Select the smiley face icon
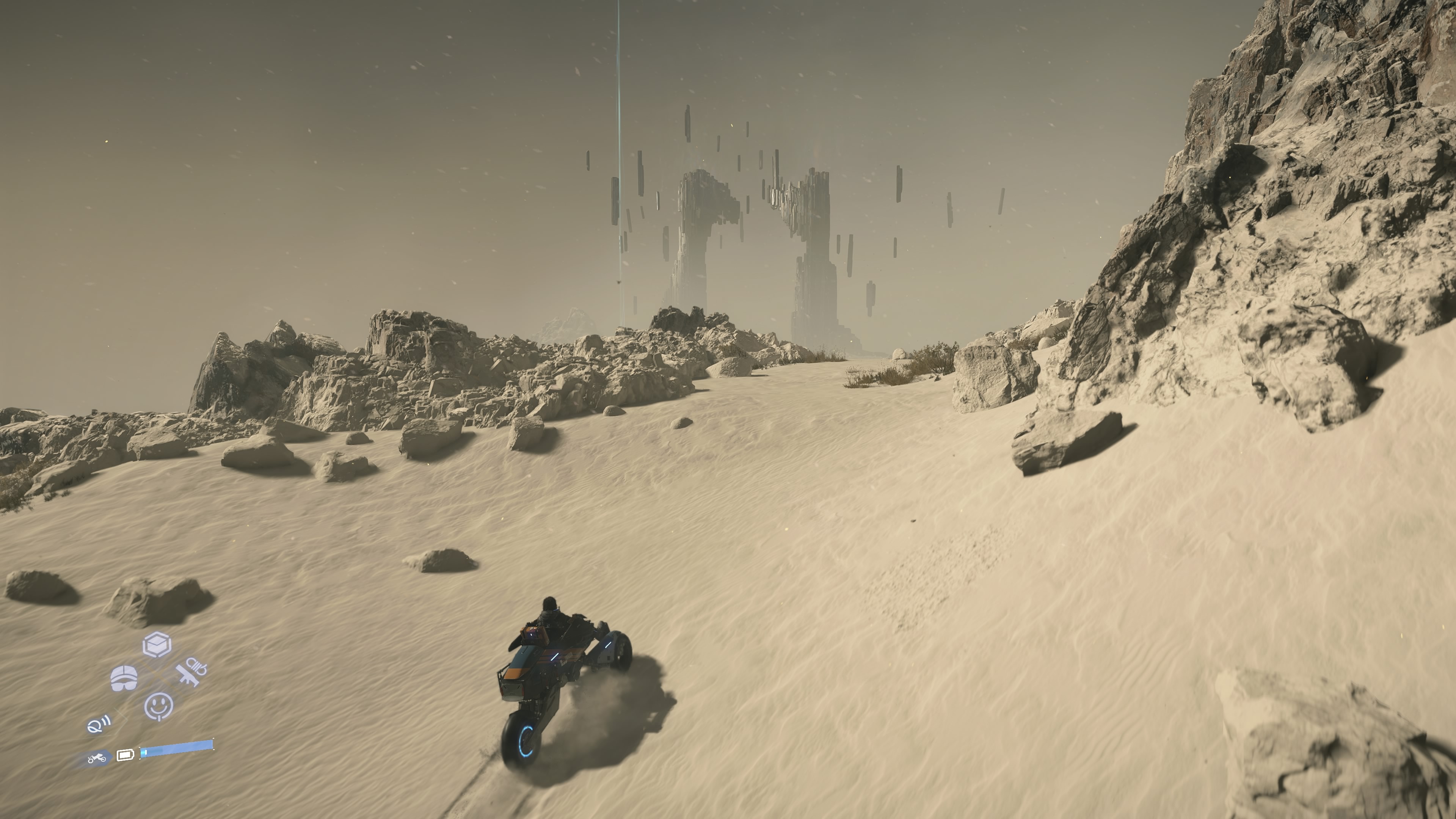The height and width of the screenshot is (819, 1456). point(159,706)
